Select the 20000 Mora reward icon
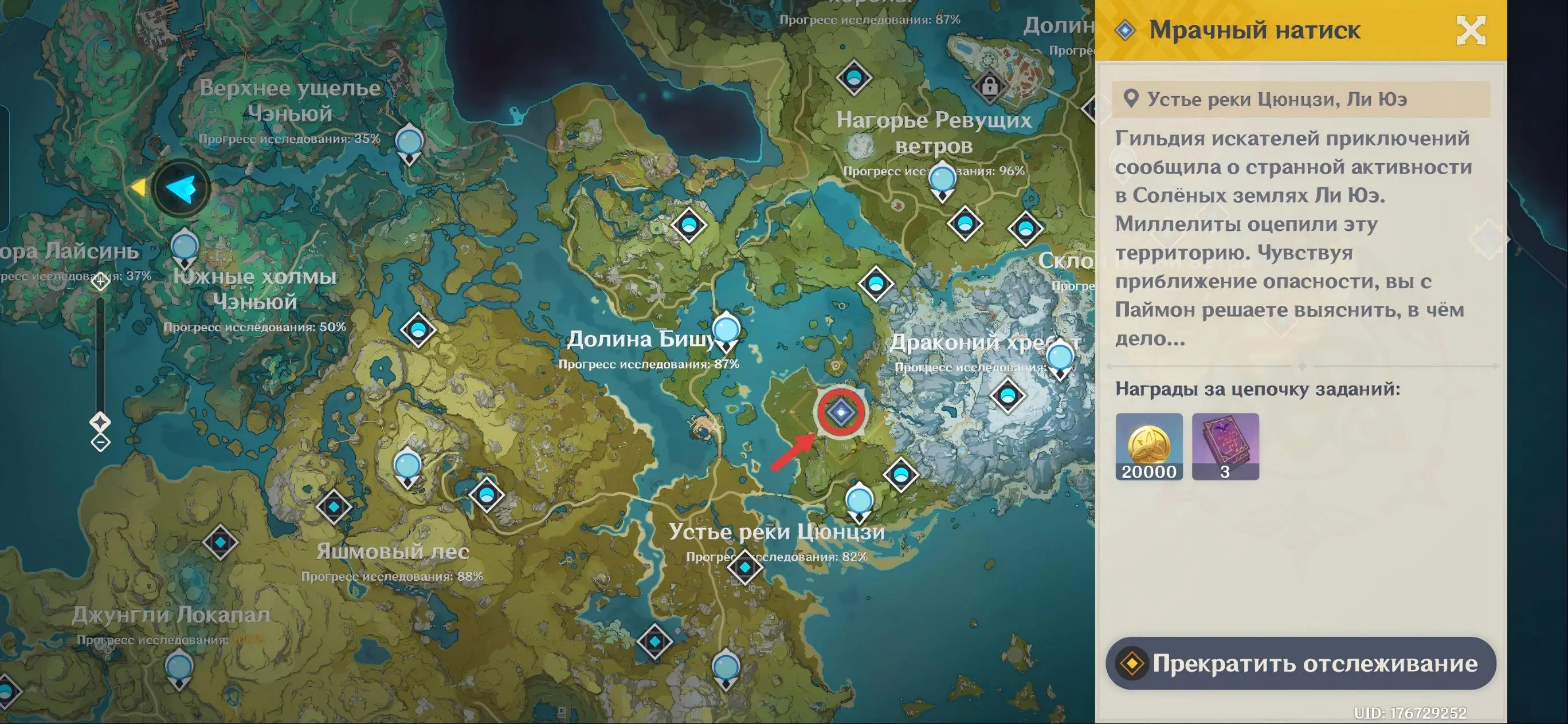Image resolution: width=1568 pixels, height=724 pixels. (x=1148, y=447)
